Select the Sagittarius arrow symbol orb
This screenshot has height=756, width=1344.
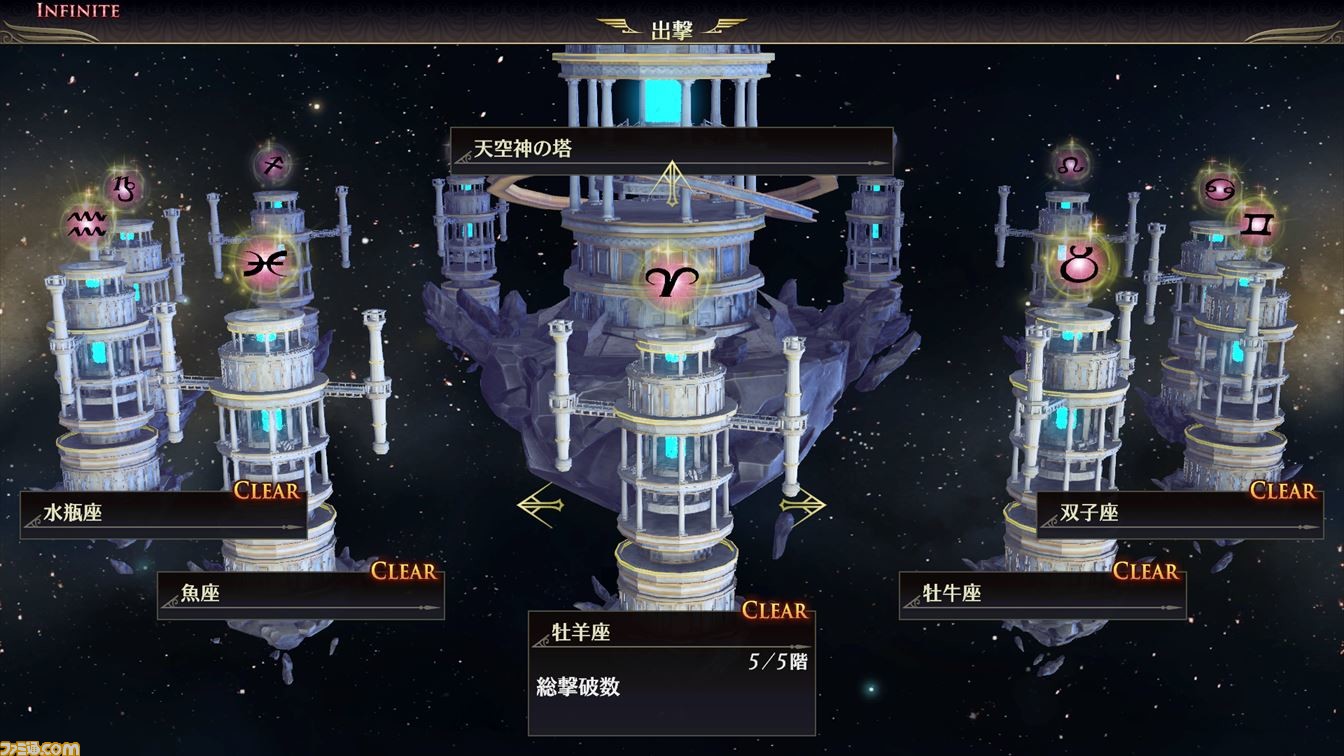pyautogui.click(x=270, y=163)
